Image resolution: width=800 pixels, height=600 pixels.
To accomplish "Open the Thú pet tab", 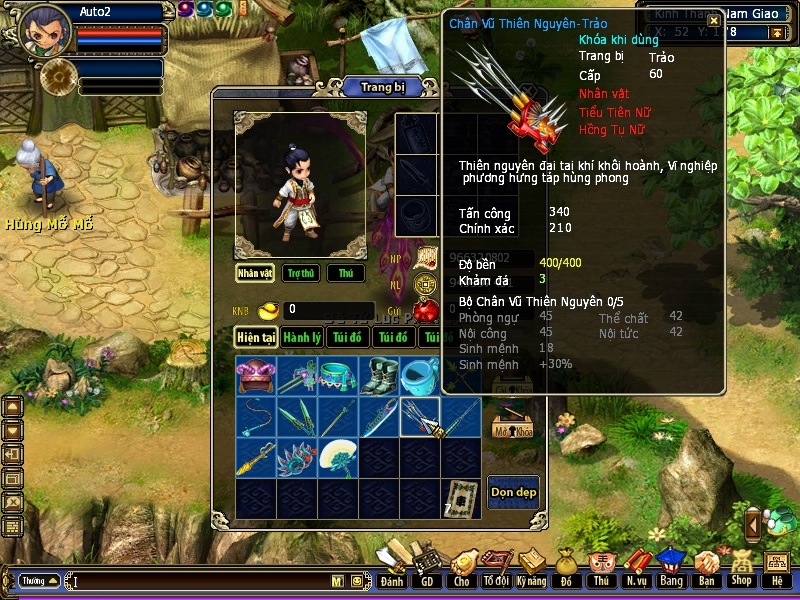I will point(345,273).
